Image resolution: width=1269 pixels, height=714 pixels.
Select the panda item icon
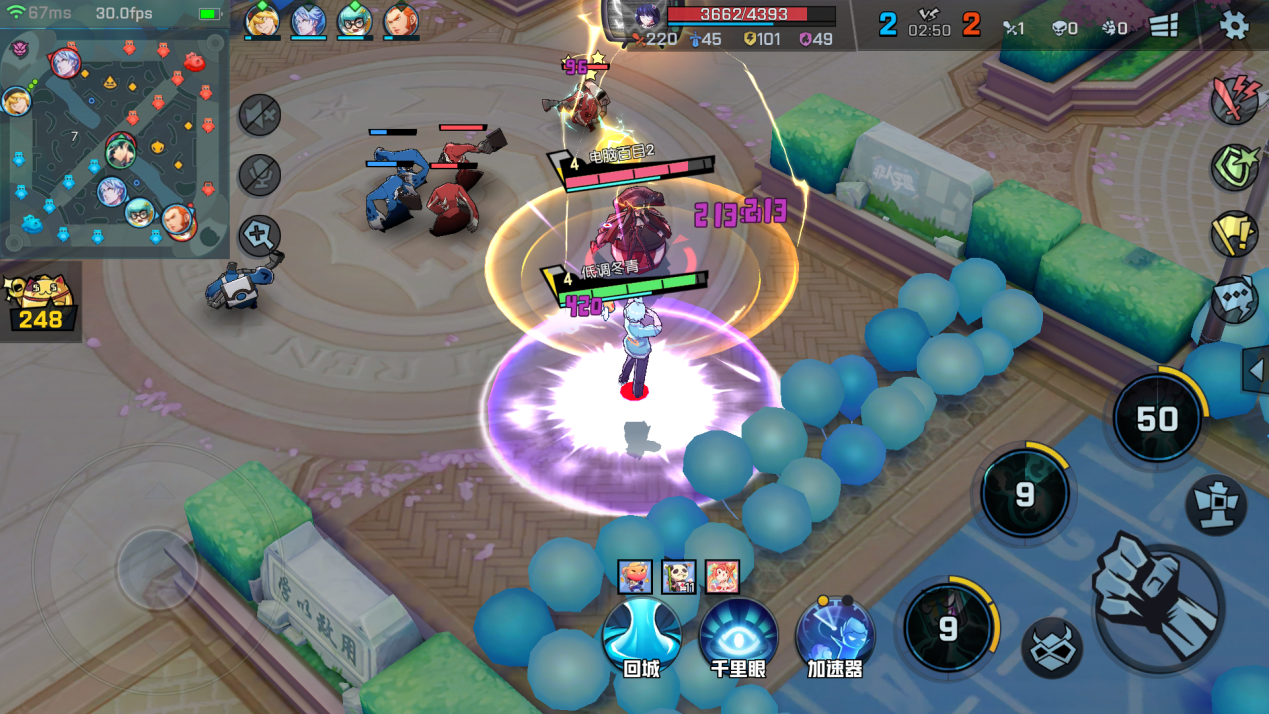(x=679, y=577)
